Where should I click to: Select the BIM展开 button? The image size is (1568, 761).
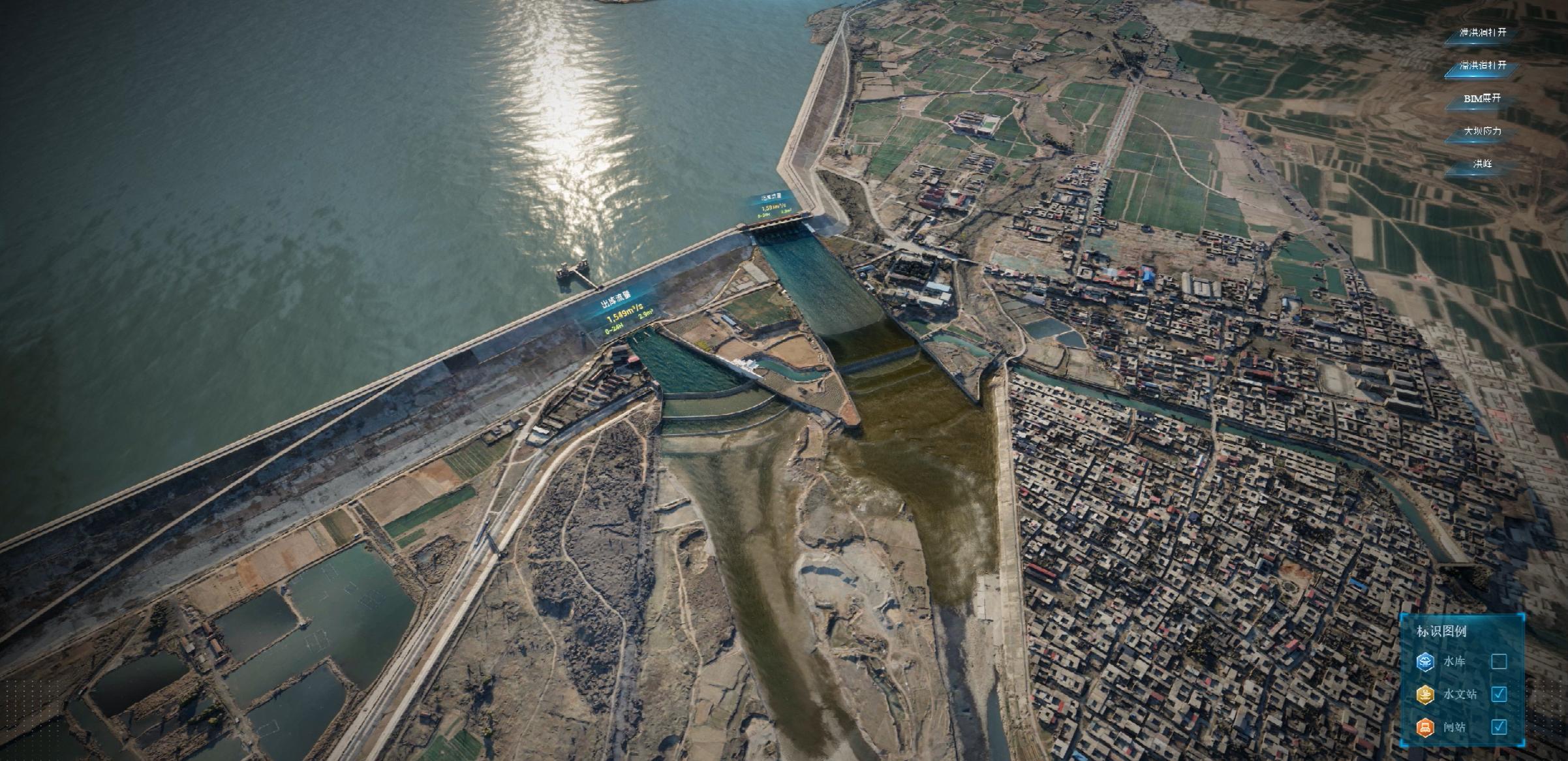click(x=1483, y=99)
